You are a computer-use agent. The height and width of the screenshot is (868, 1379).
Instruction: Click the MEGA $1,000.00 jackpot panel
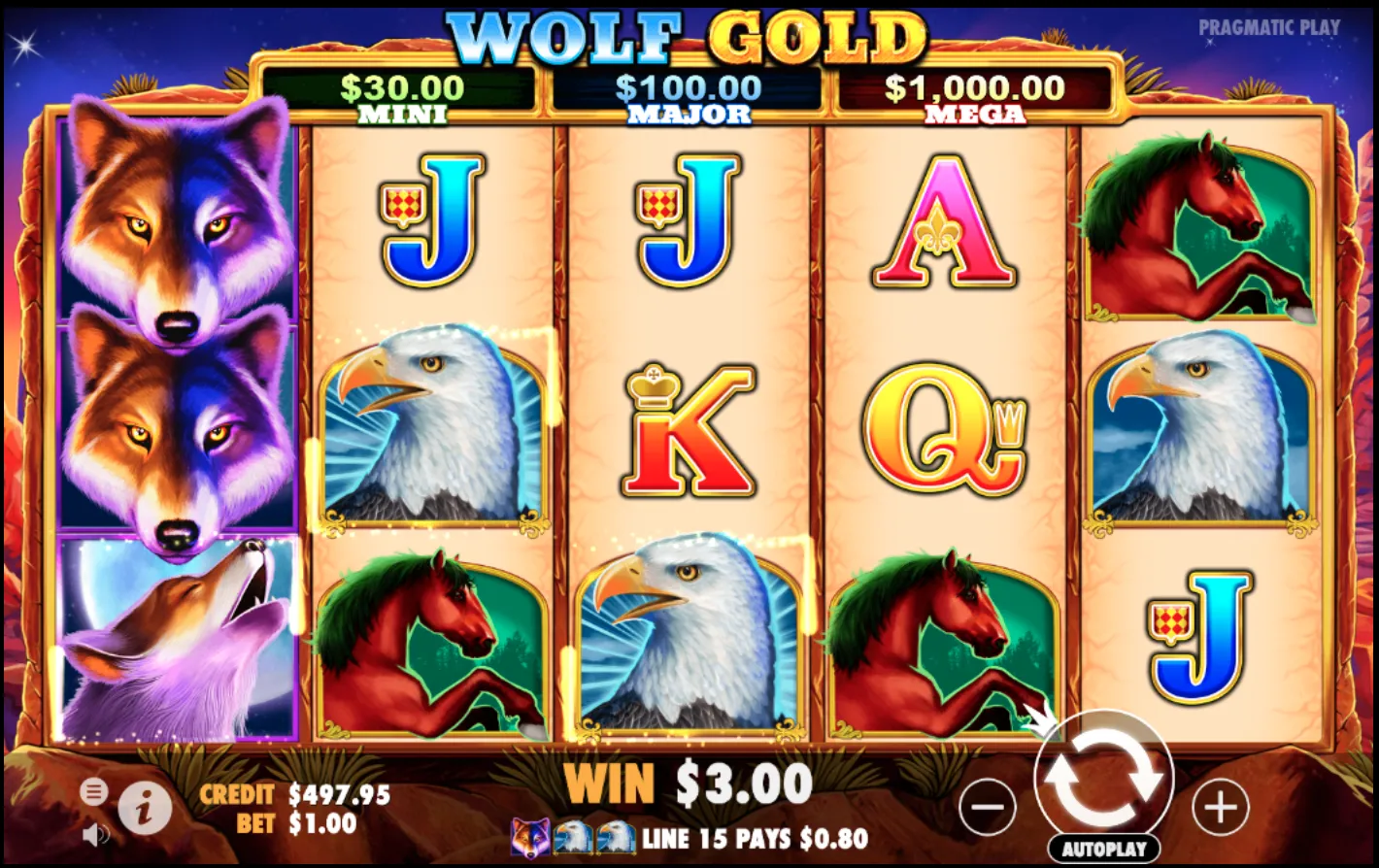pos(972,94)
